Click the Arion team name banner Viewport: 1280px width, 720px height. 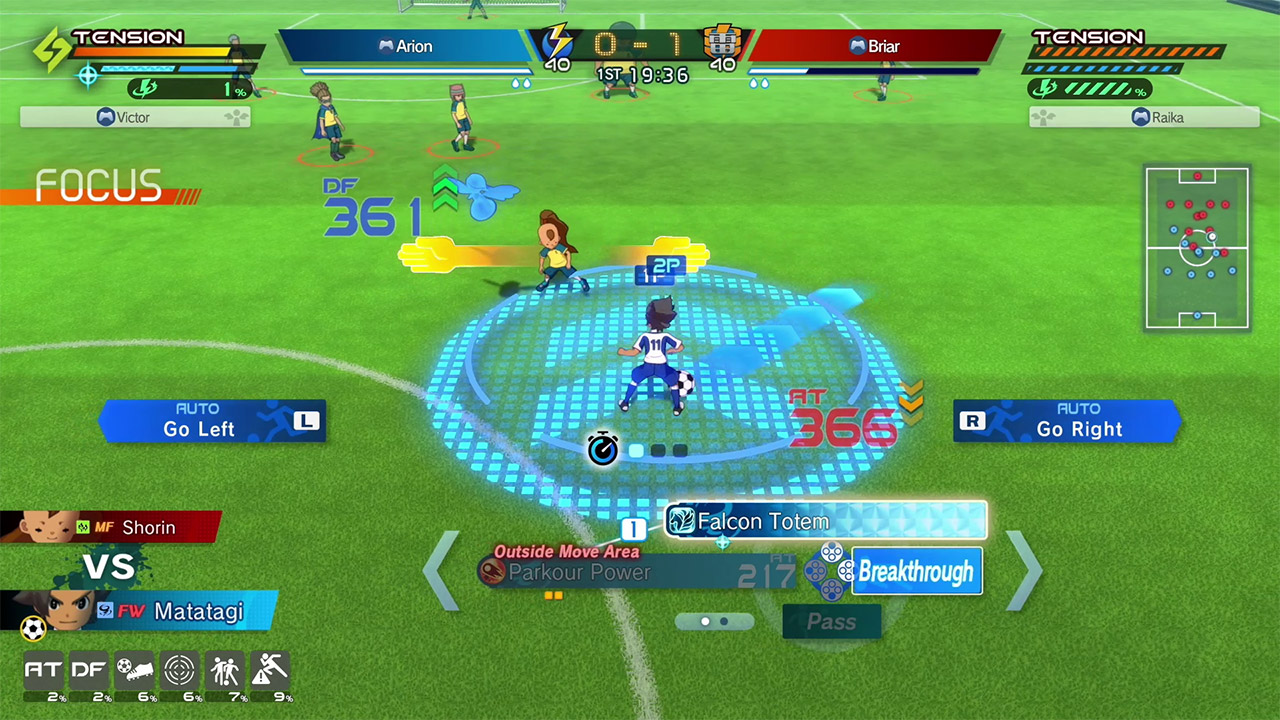coord(405,46)
